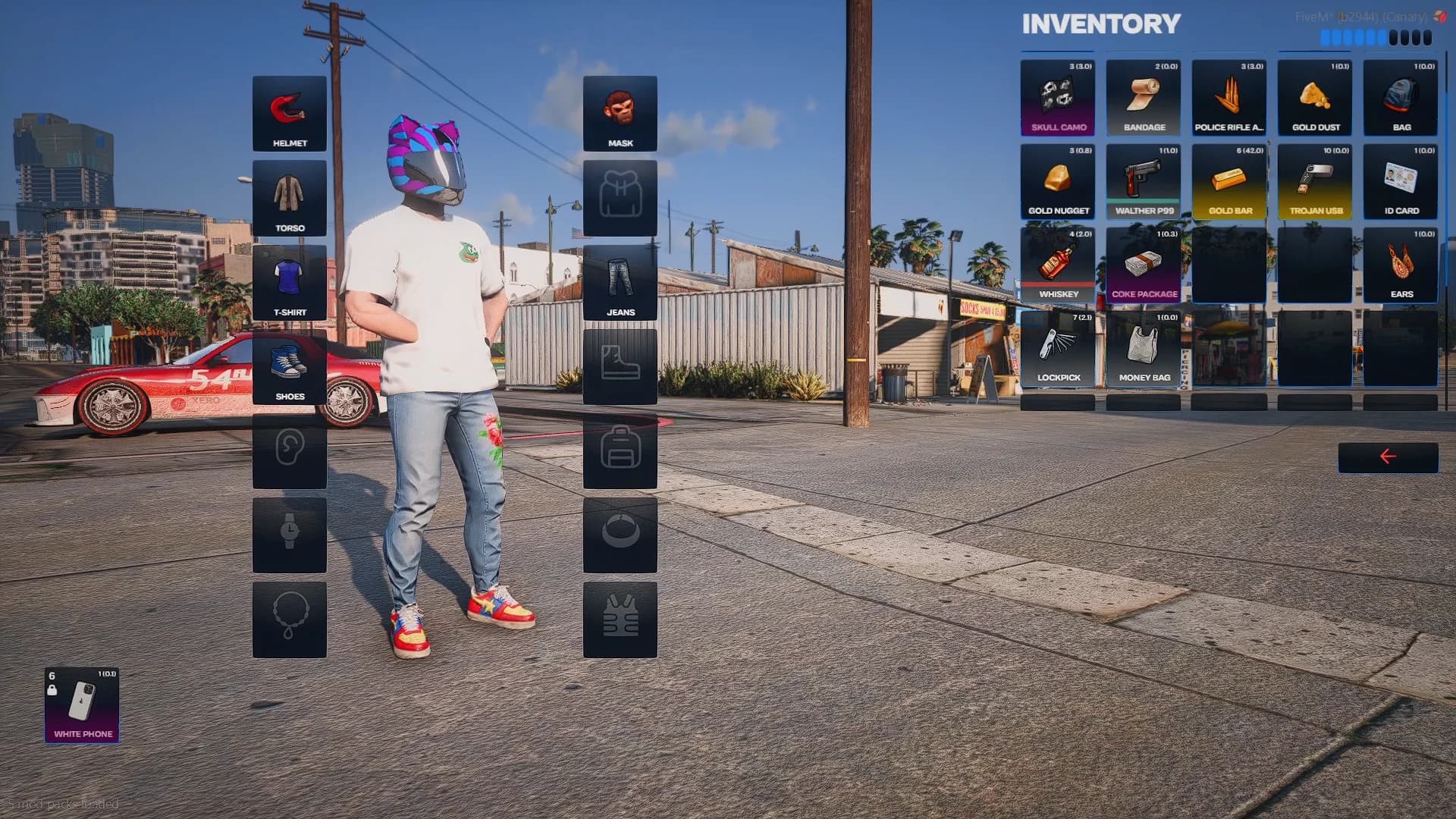Screen dimensions: 1456x819
Task: Click the Torso clothing slot
Action: pos(289,199)
